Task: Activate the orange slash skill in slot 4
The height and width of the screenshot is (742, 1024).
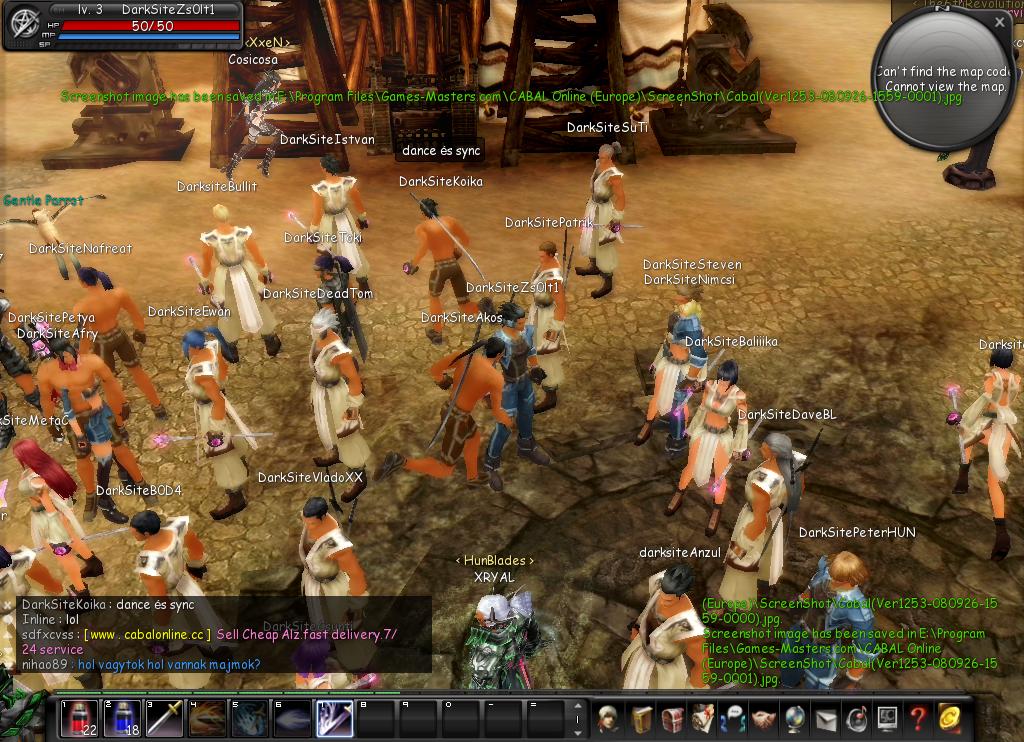Action: (207, 718)
